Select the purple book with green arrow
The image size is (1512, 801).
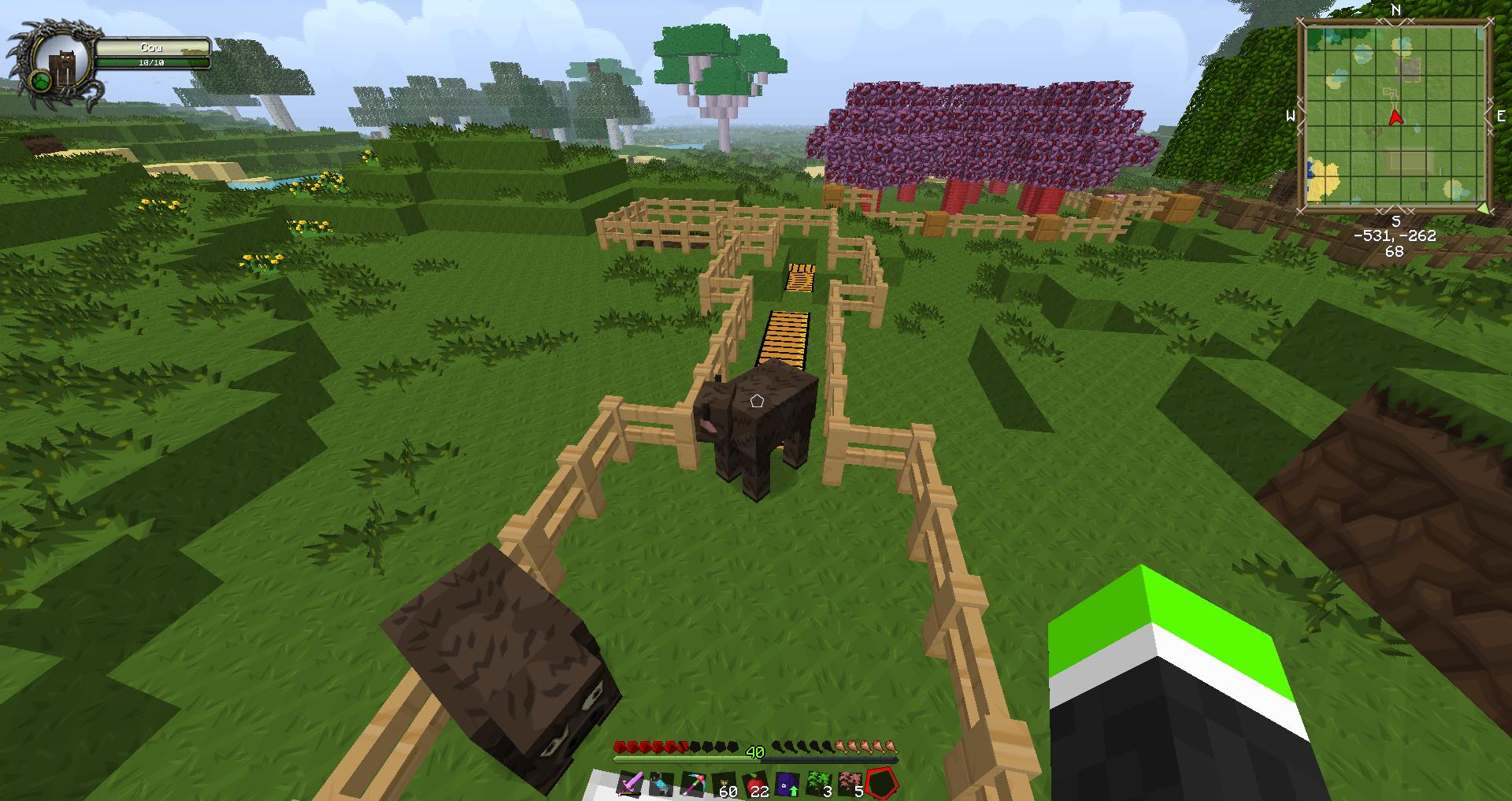pos(787,784)
